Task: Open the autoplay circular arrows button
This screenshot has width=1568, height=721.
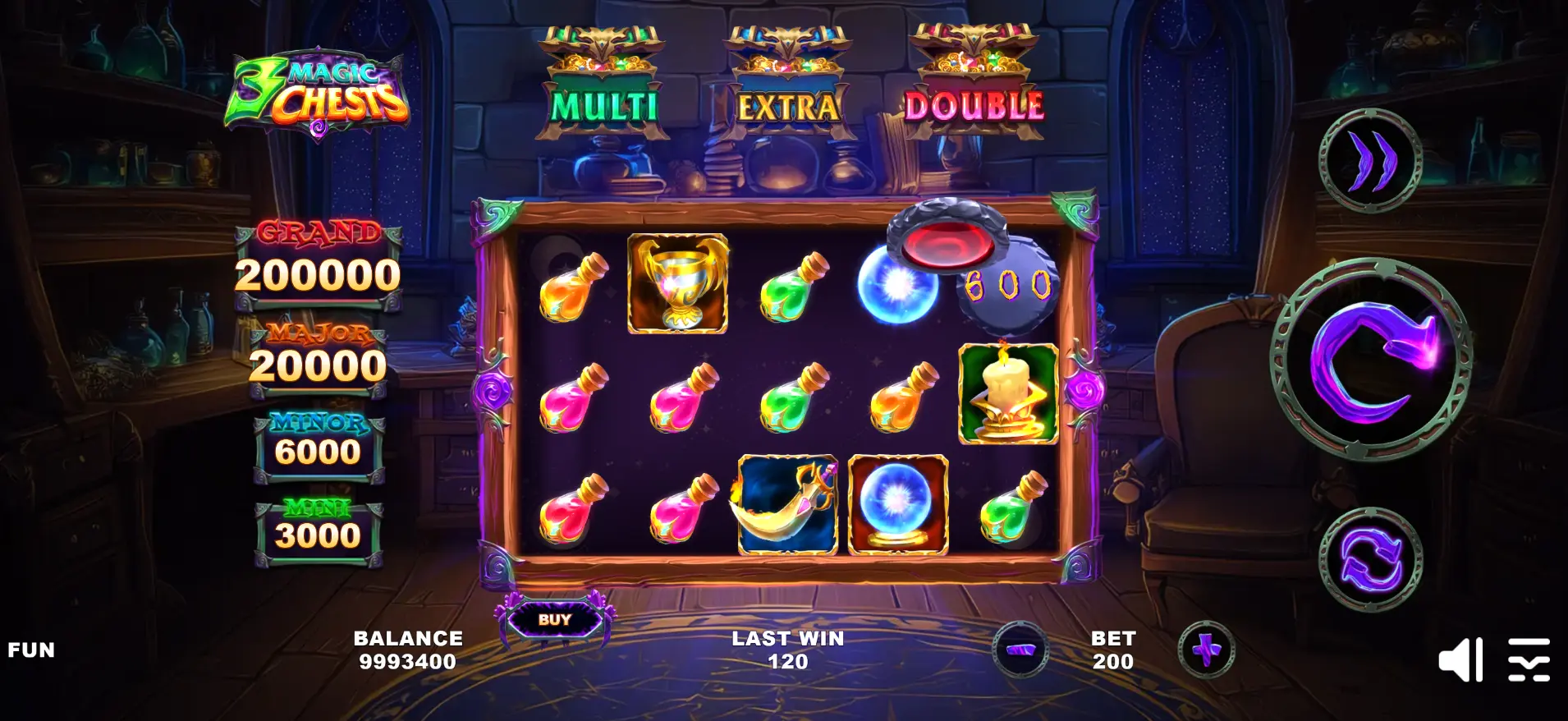Action: click(1370, 560)
